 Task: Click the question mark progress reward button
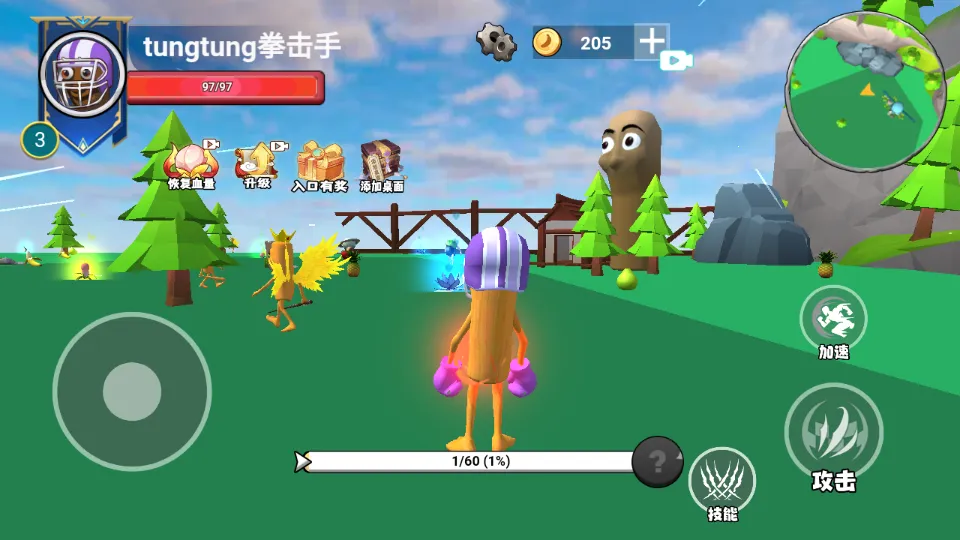(657, 462)
